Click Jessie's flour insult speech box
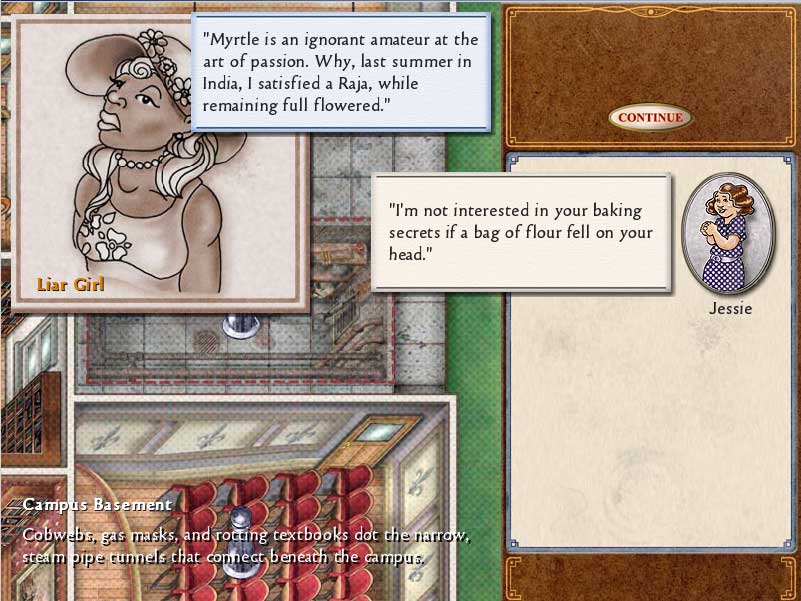801x601 pixels. 521,233
